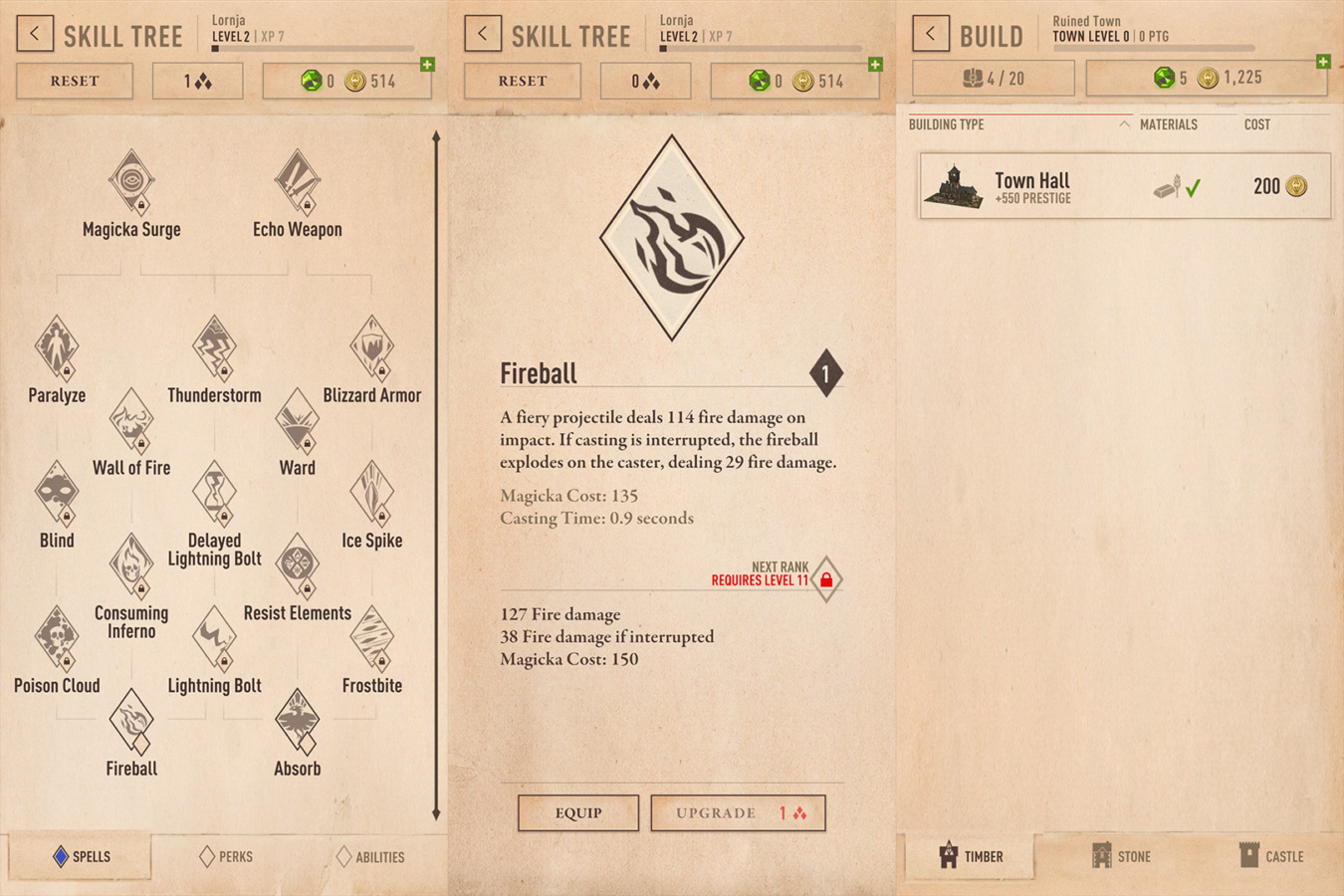
Task: Open the Echo Weapon skill node
Action: coord(296,181)
